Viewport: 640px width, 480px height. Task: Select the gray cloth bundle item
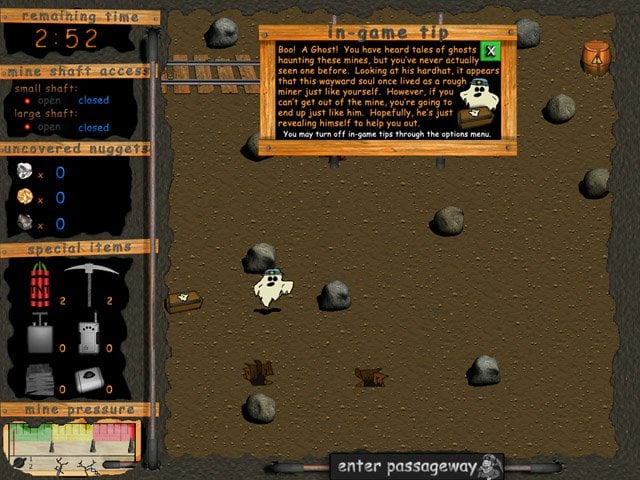tap(40, 379)
